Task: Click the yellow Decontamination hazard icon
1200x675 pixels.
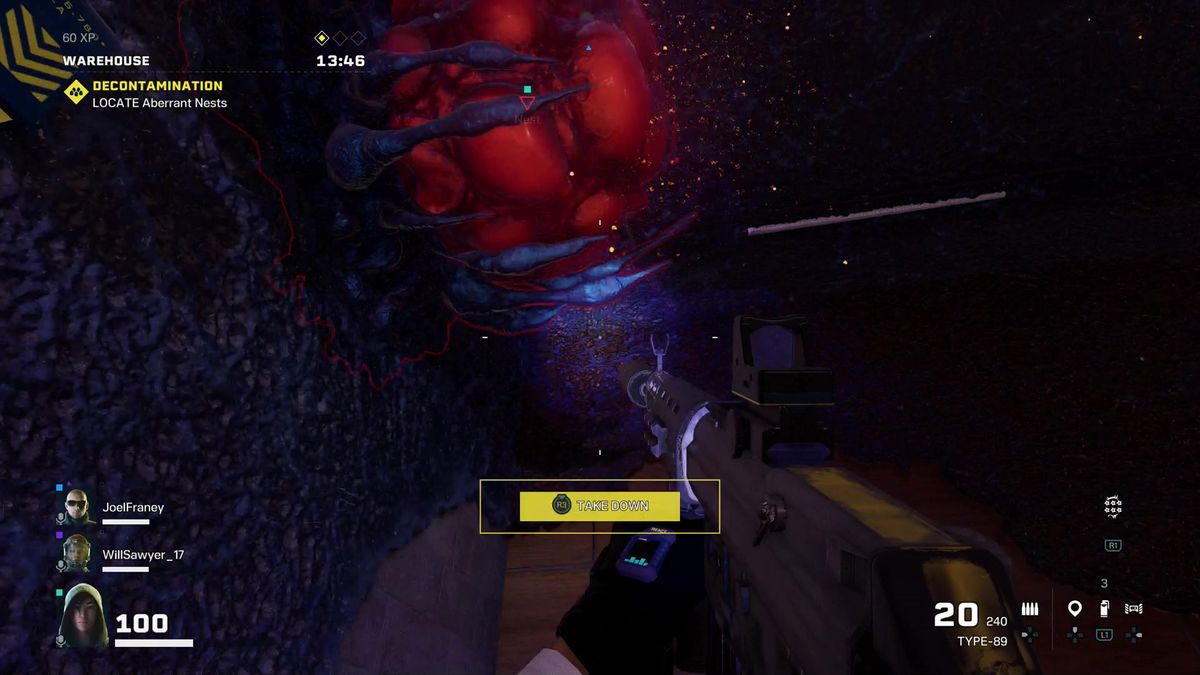Action: pyautogui.click(x=76, y=93)
